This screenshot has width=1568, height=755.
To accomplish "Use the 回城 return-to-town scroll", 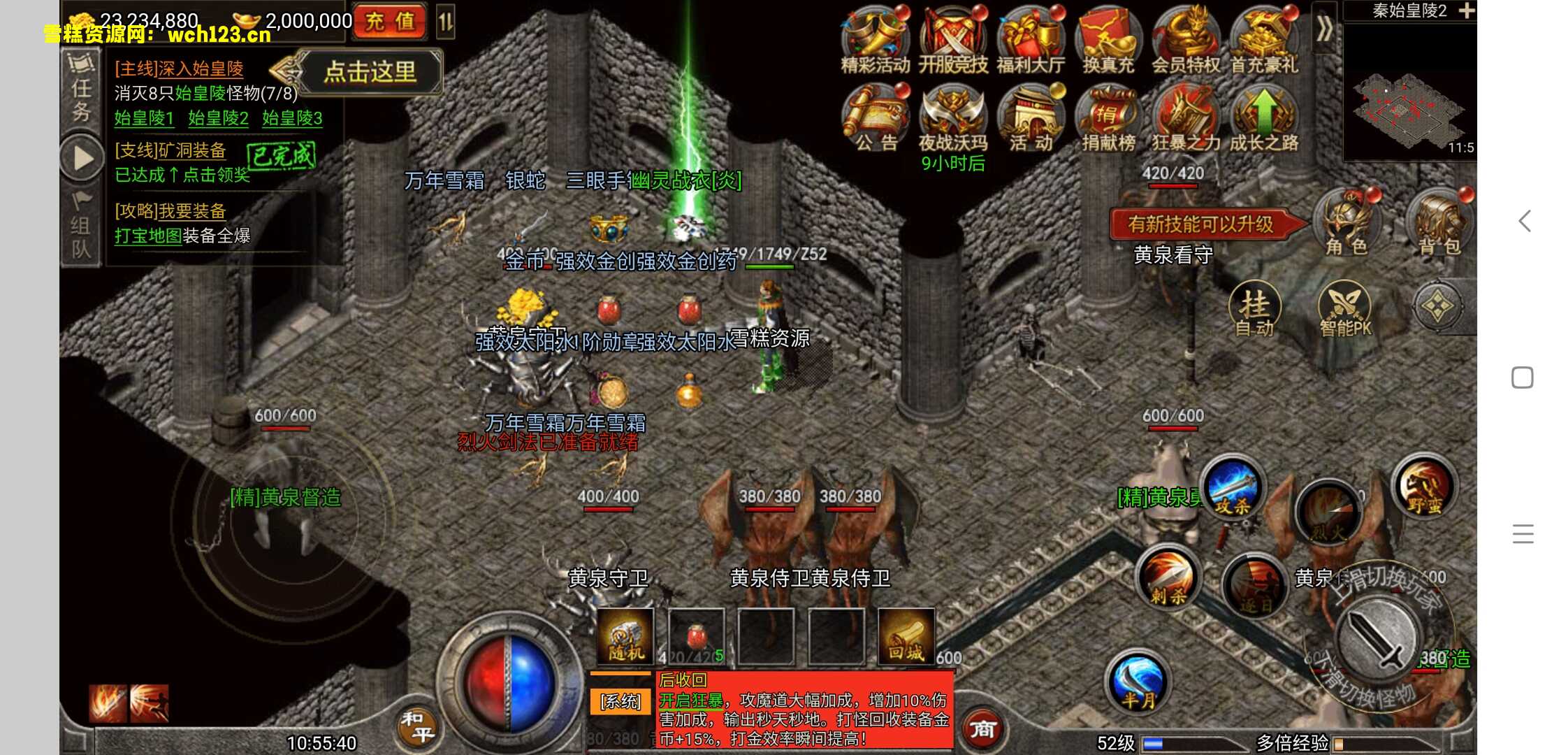I will pos(906,636).
